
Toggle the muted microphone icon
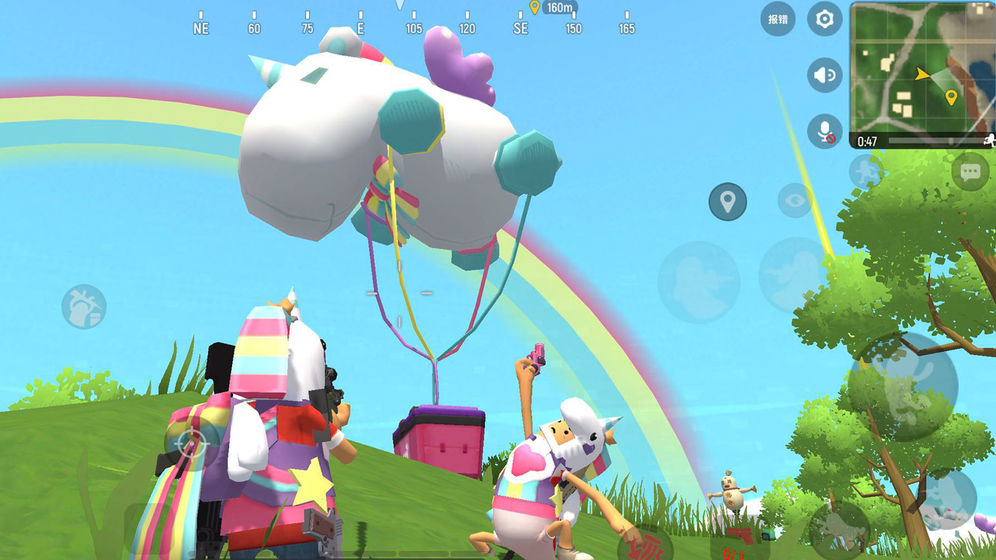tap(824, 131)
